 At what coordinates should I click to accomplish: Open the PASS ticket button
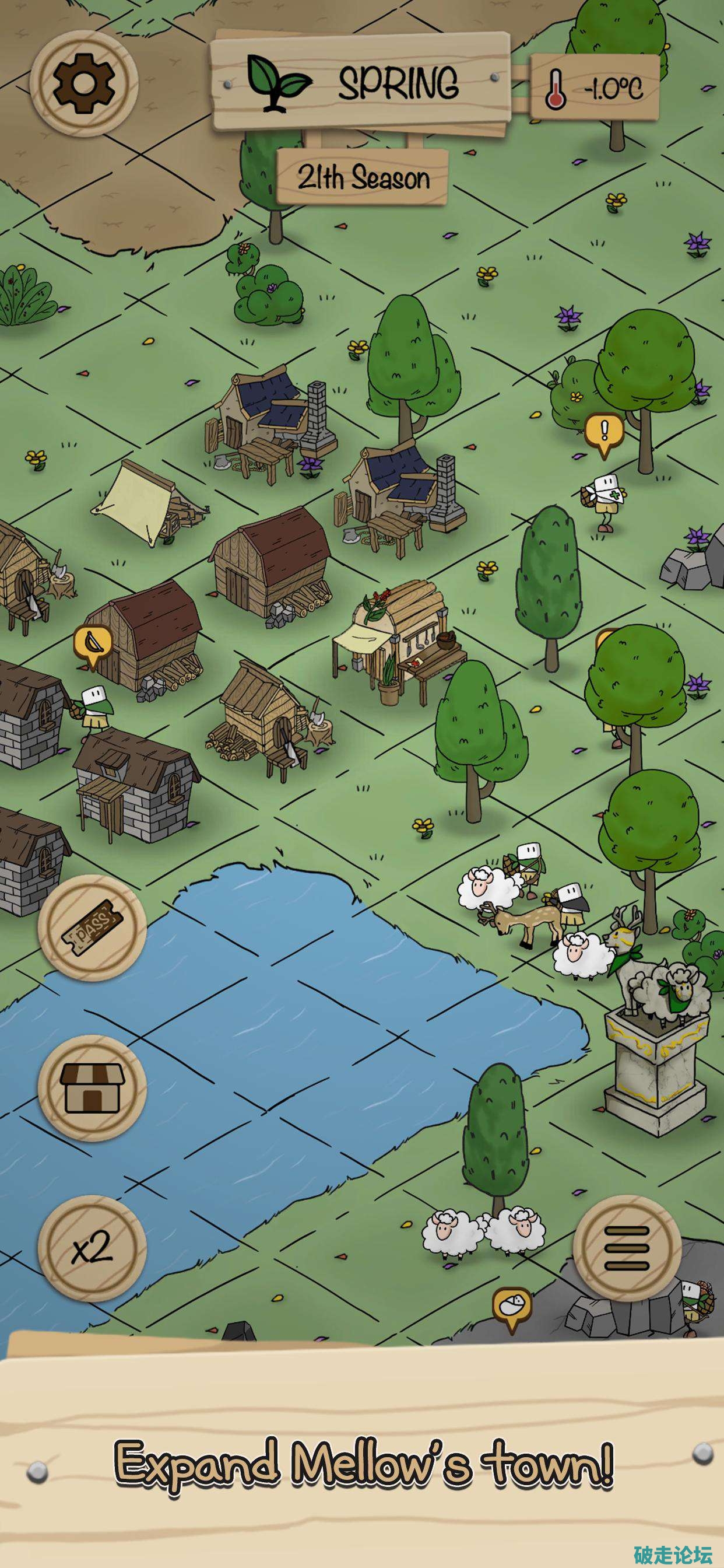coord(92,927)
